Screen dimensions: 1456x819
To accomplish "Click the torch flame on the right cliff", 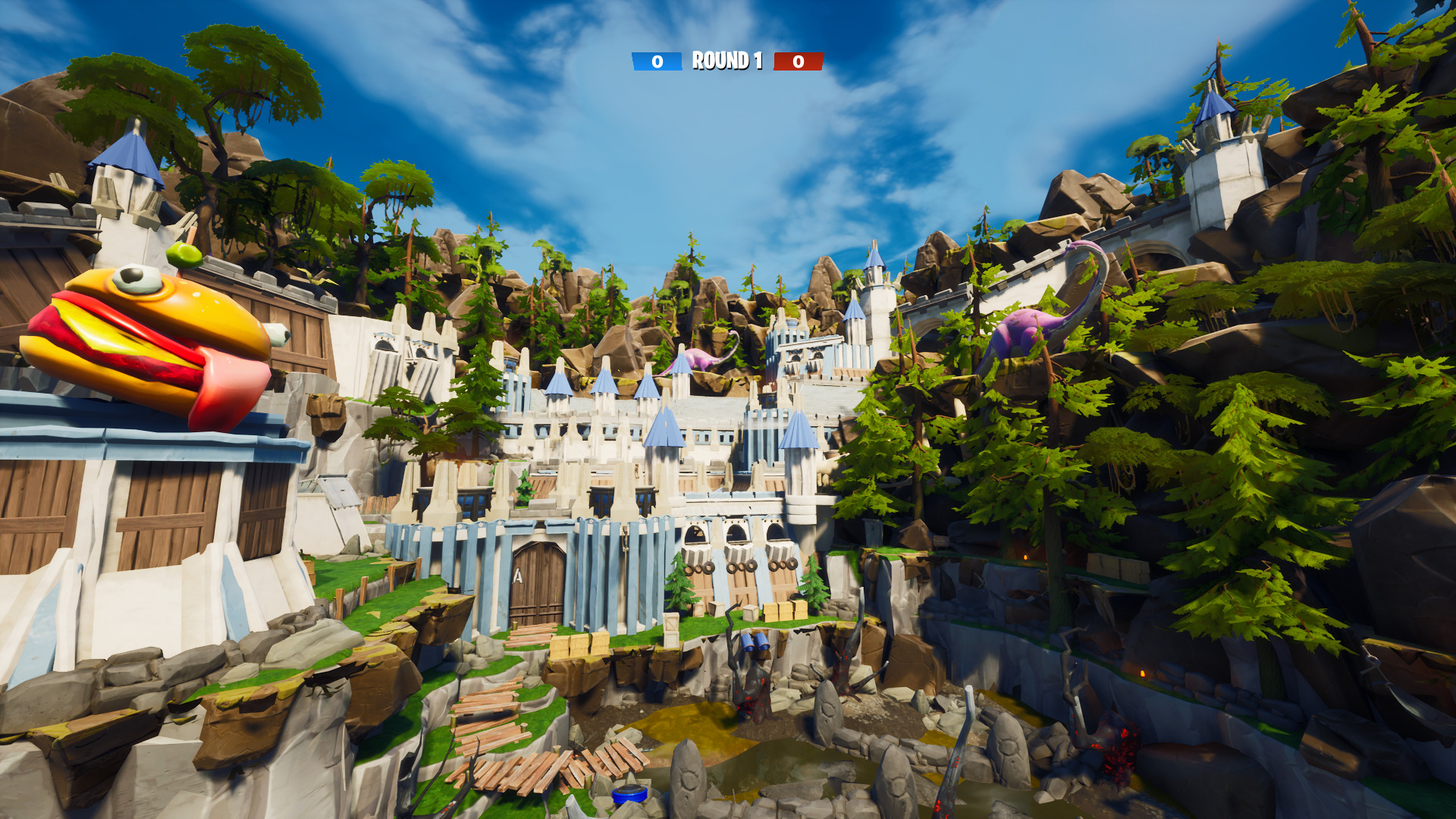I will point(1143,672).
